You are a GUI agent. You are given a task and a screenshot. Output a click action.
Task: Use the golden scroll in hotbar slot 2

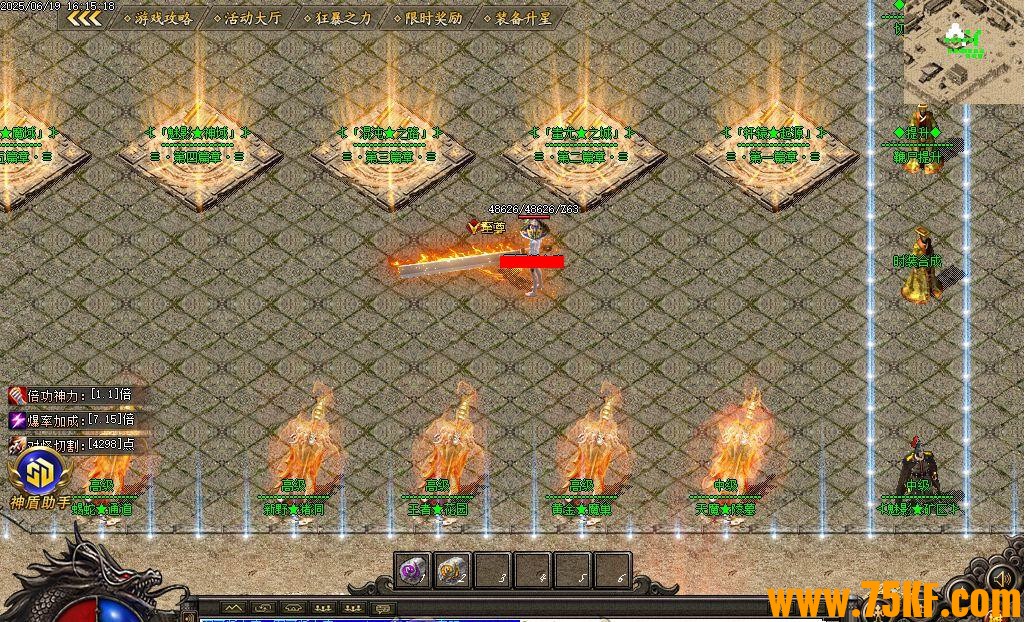pos(453,570)
